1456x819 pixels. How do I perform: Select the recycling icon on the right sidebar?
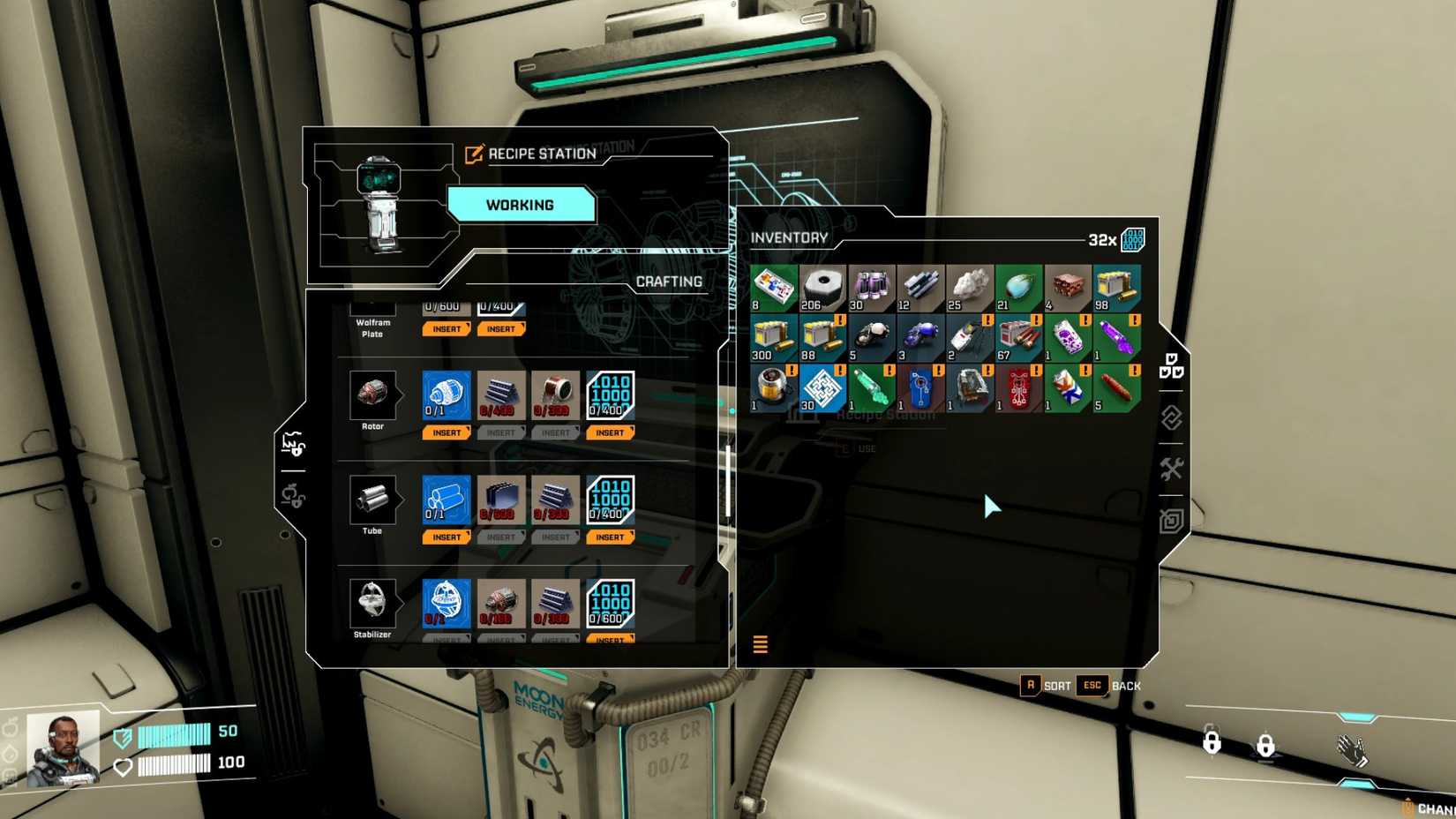click(1171, 417)
